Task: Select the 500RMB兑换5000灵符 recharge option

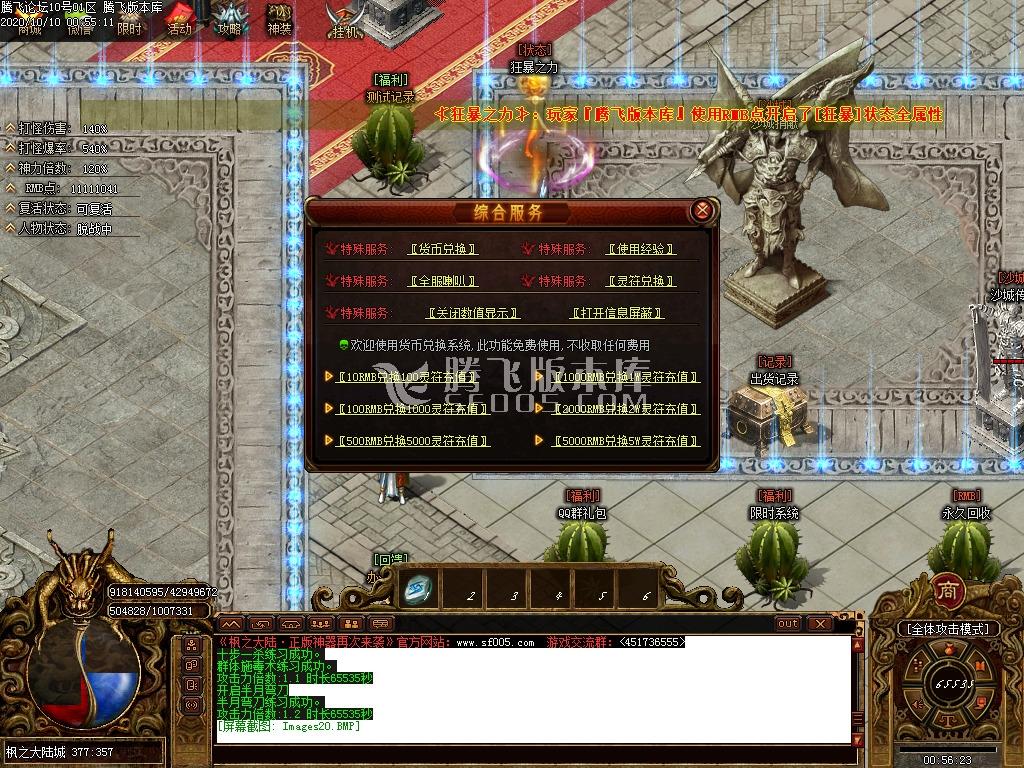Action: pyautogui.click(x=412, y=441)
